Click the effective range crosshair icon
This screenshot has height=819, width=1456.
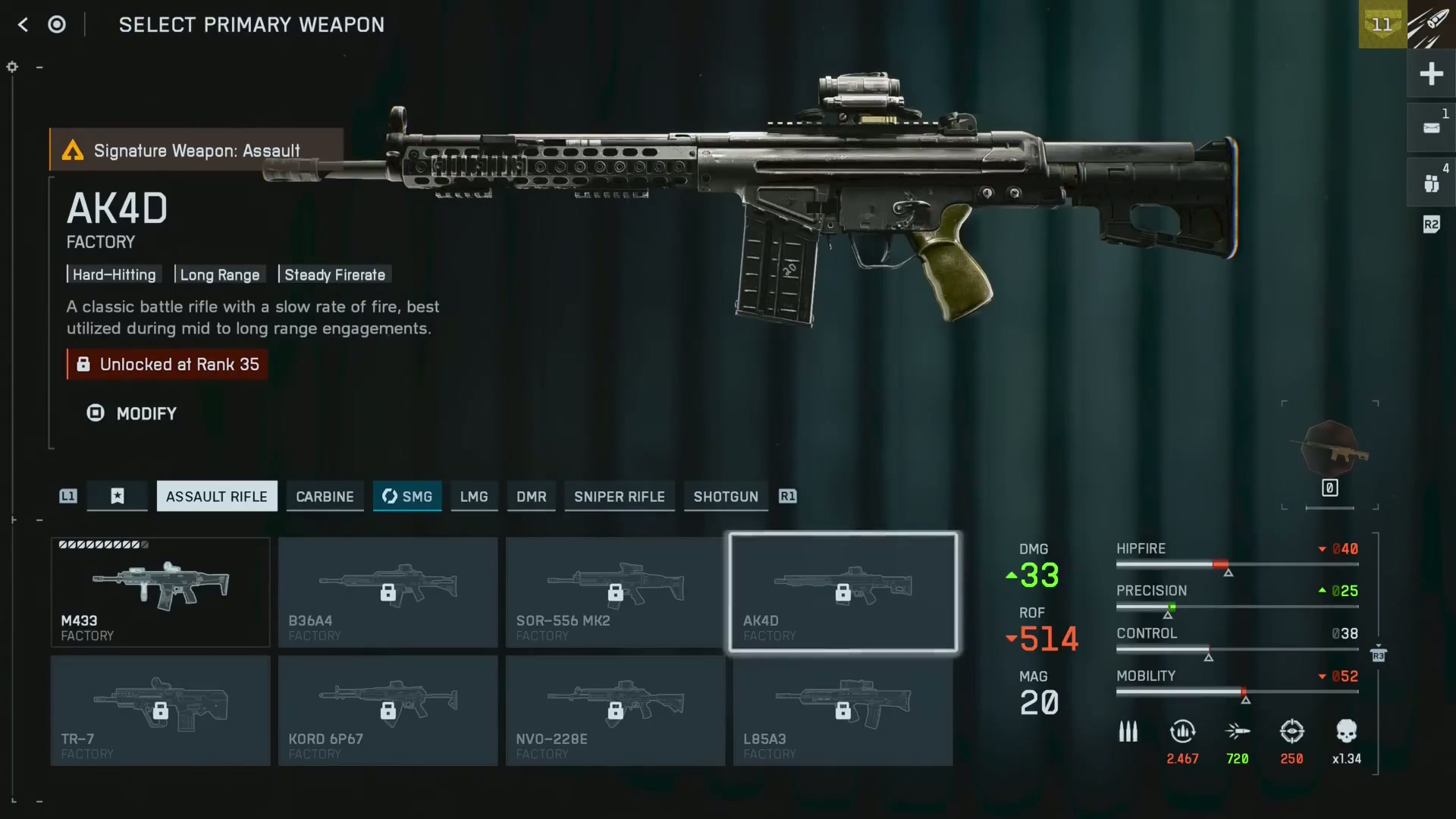pyautogui.click(x=1292, y=732)
